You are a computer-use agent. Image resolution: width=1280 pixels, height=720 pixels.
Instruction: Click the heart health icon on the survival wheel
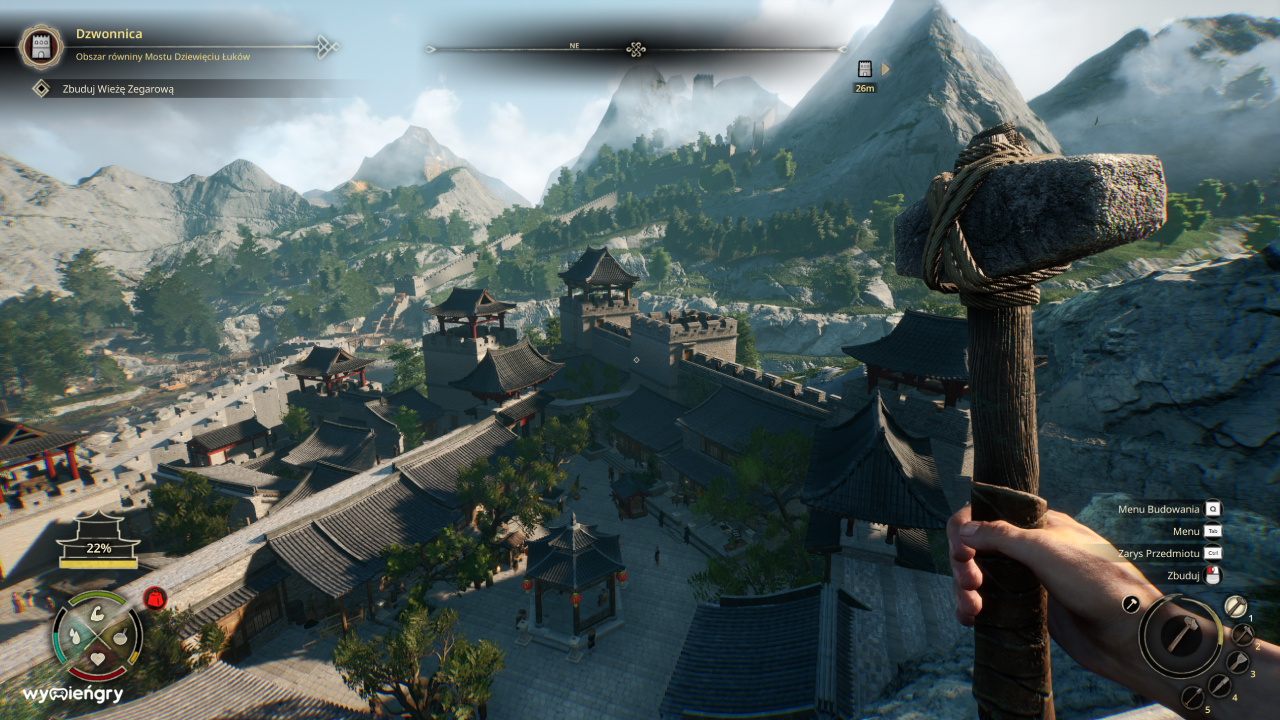point(97,659)
